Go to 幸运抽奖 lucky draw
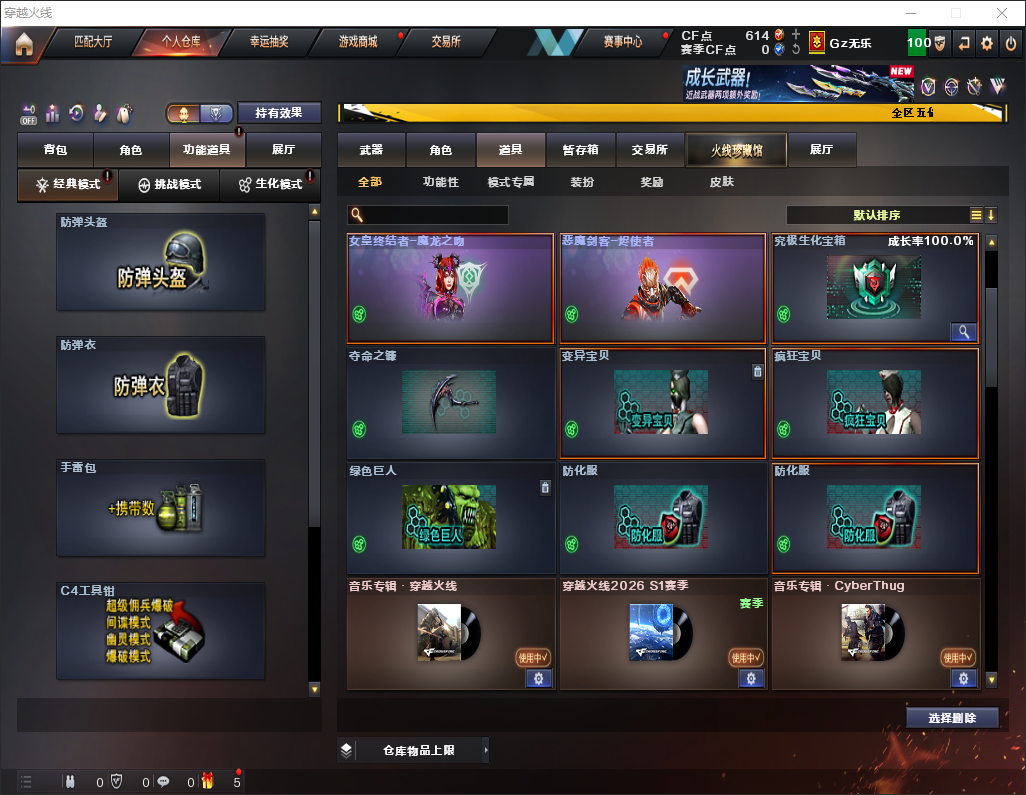Viewport: 1026px width, 795px height. point(268,42)
